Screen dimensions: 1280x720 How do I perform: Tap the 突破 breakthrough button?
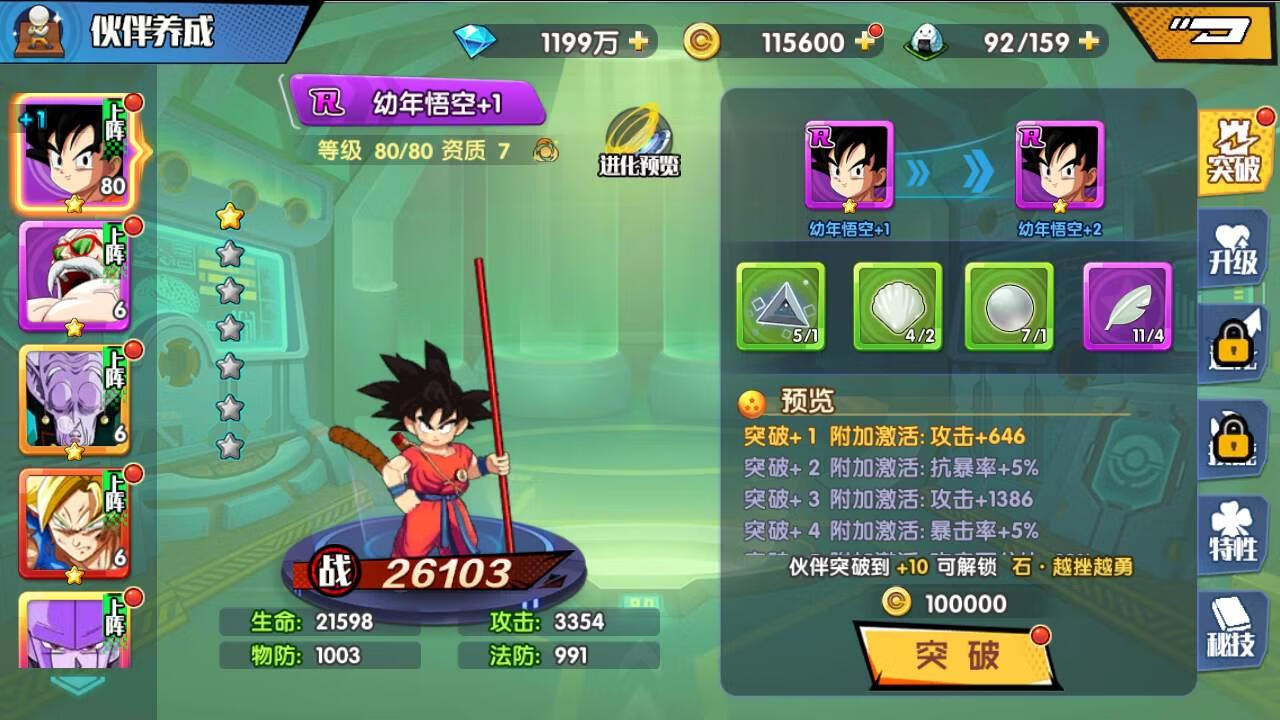[955, 656]
